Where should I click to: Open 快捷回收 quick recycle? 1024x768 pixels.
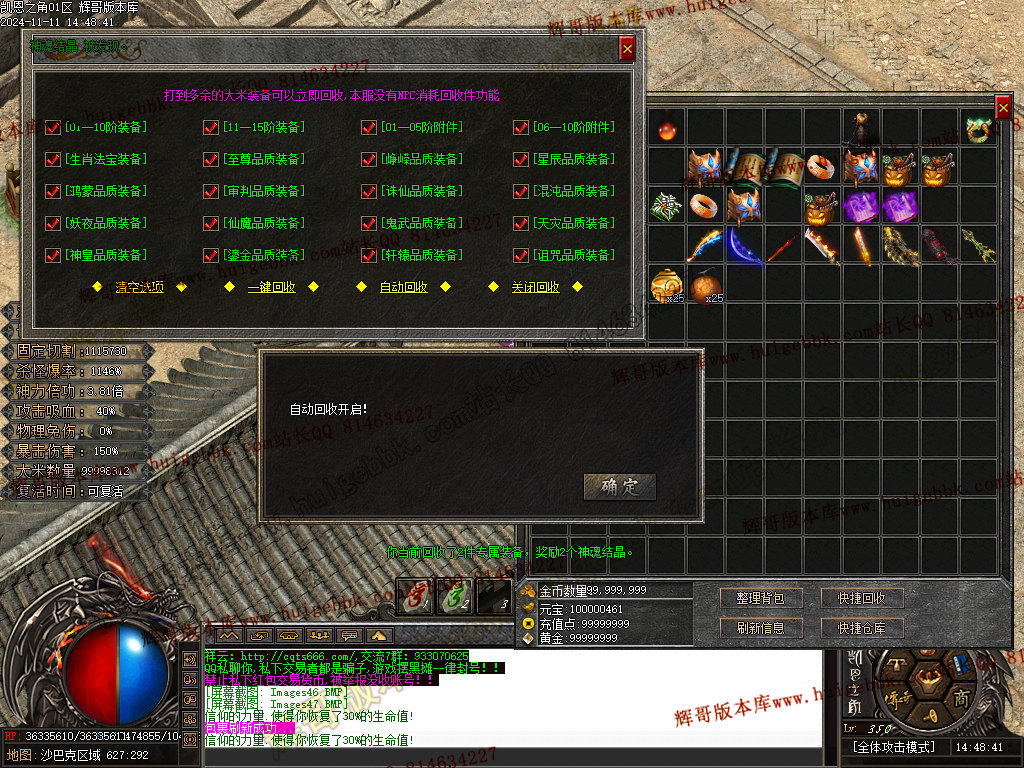(x=862, y=598)
